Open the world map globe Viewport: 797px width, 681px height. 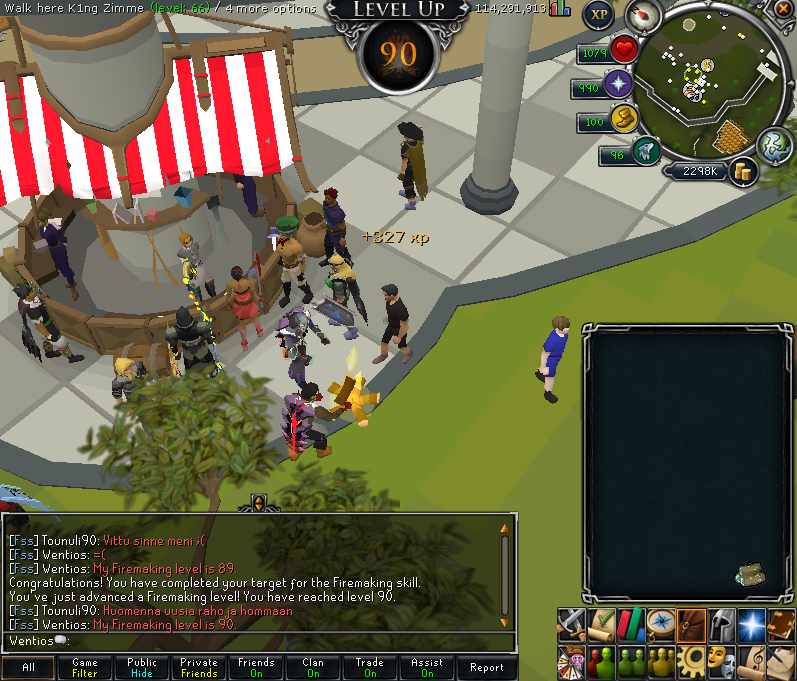tap(774, 144)
